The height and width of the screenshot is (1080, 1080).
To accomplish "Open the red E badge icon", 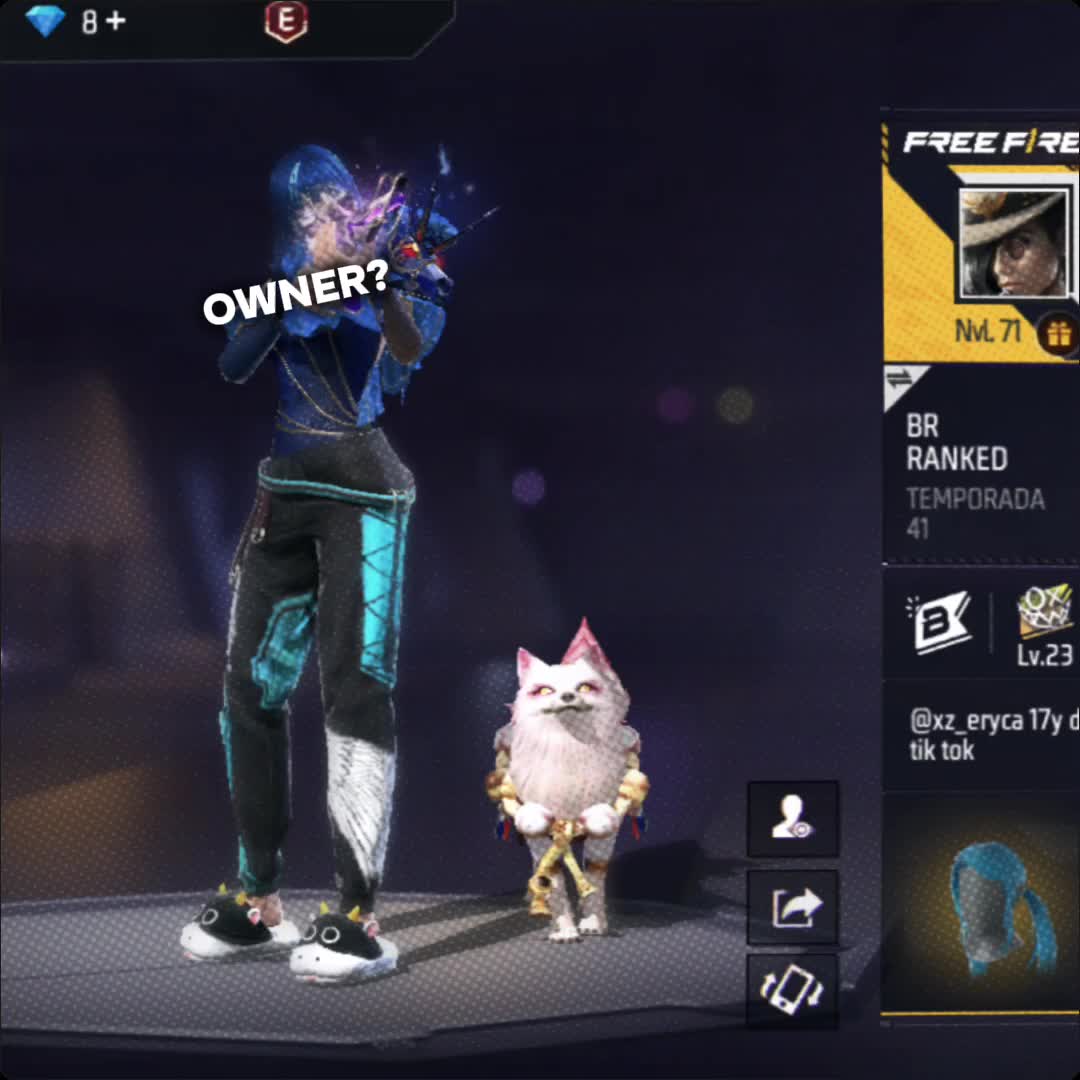I will tap(286, 22).
